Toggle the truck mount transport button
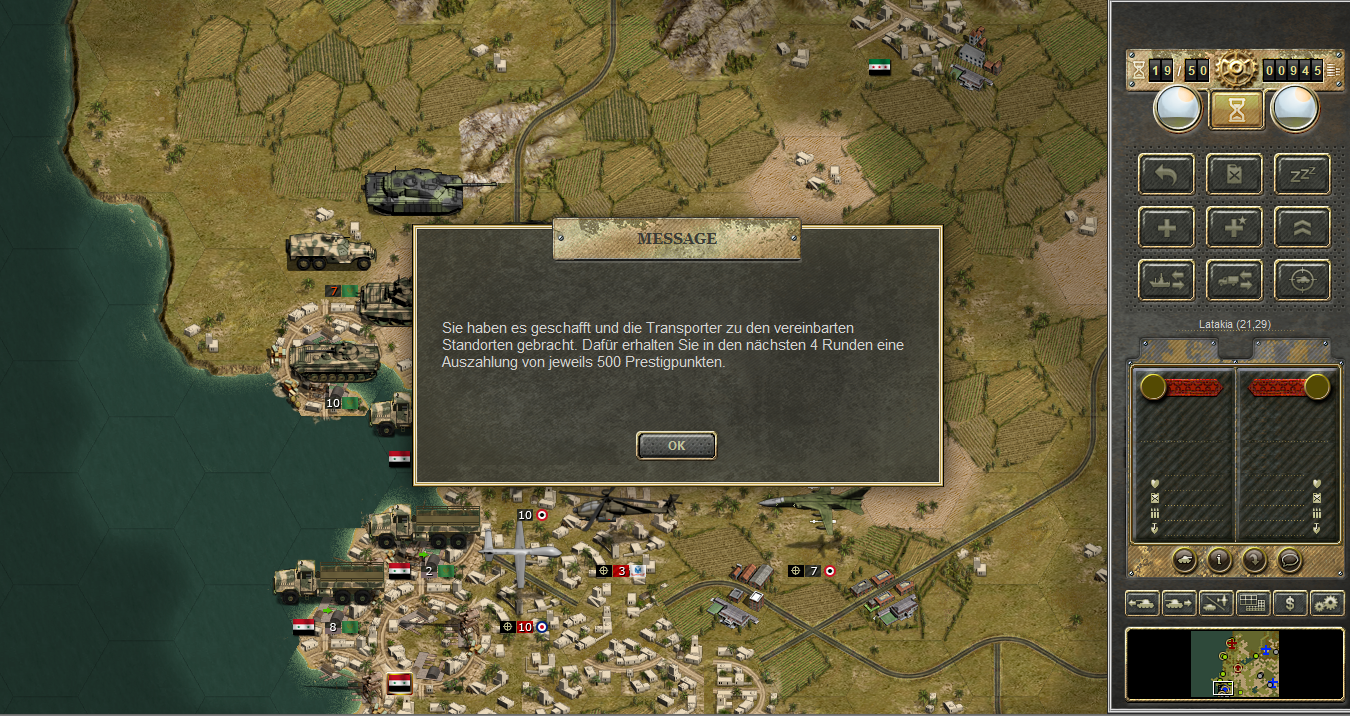1350x716 pixels. [1234, 280]
